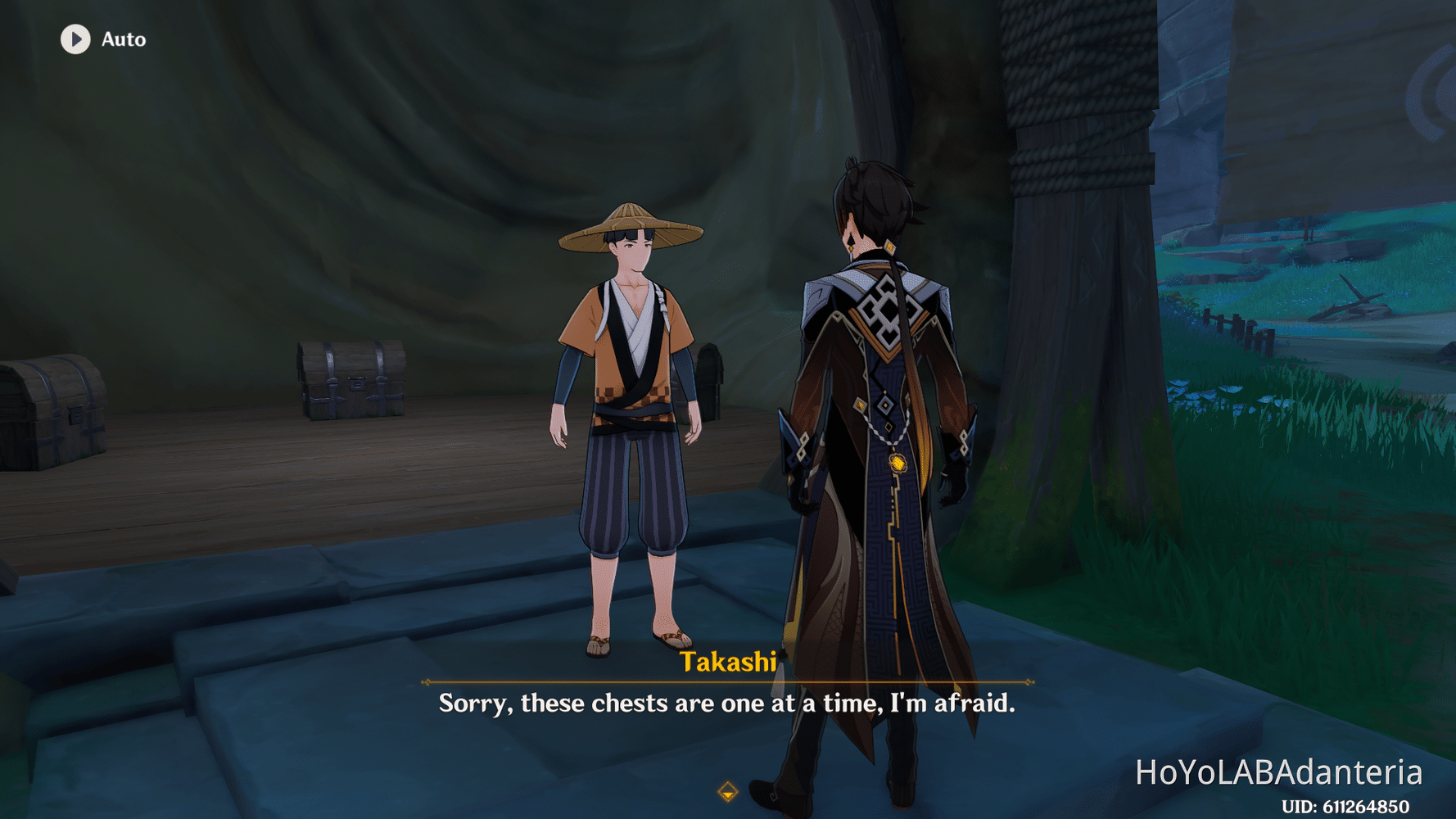The image size is (1456, 819).
Task: Click the ornate divider under Takashi's name
Action: pyautogui.click(x=727, y=682)
